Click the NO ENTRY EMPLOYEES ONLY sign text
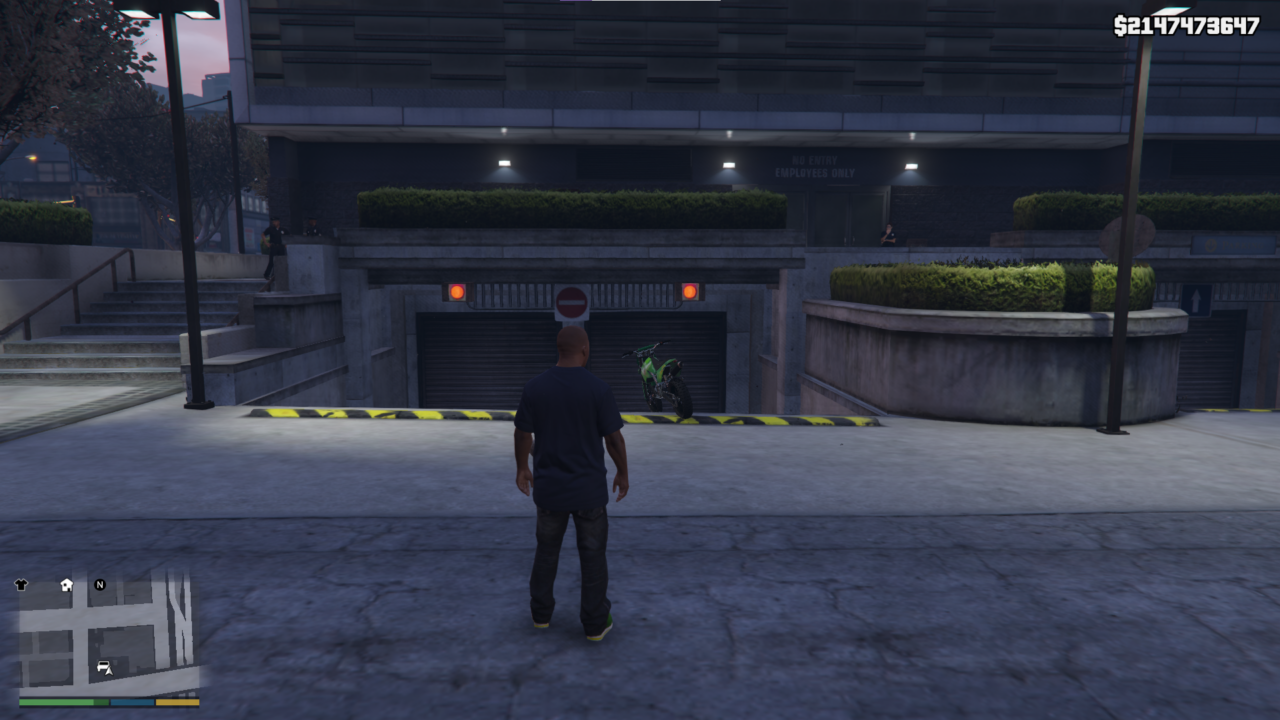 pyautogui.click(x=815, y=168)
